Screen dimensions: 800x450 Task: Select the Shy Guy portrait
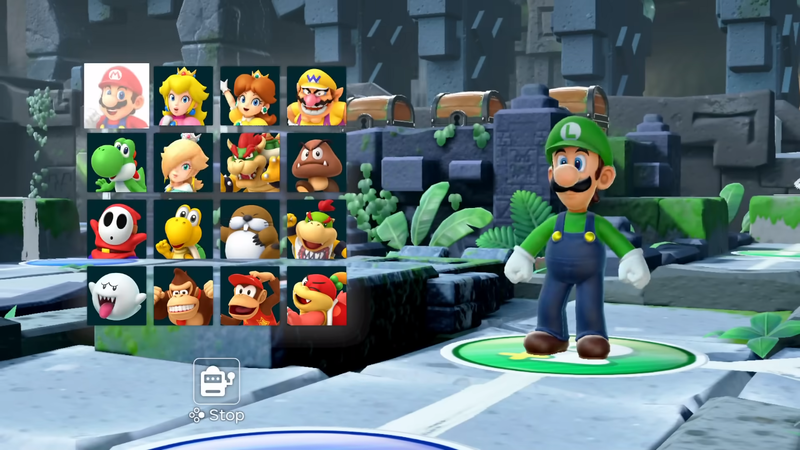point(117,229)
